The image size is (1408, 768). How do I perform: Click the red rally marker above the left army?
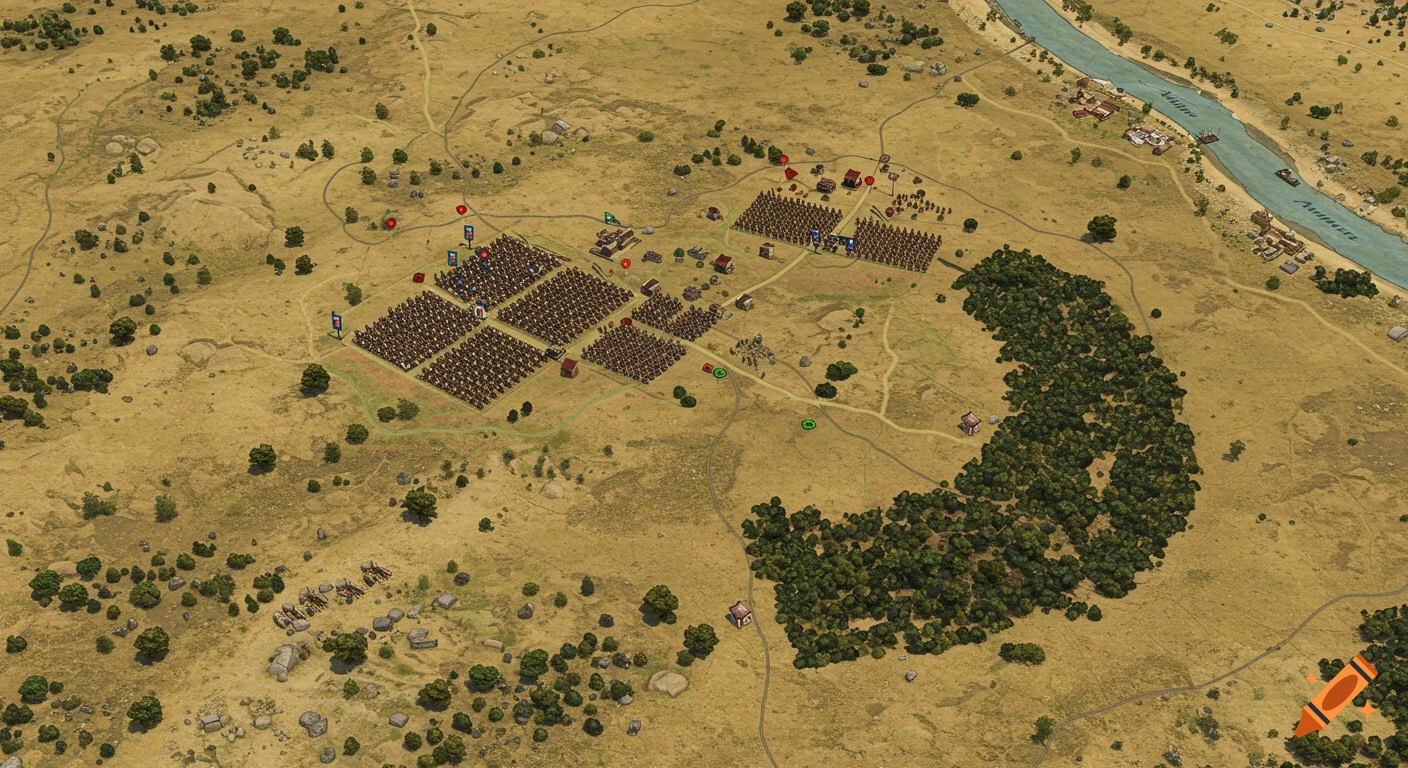coord(460,209)
